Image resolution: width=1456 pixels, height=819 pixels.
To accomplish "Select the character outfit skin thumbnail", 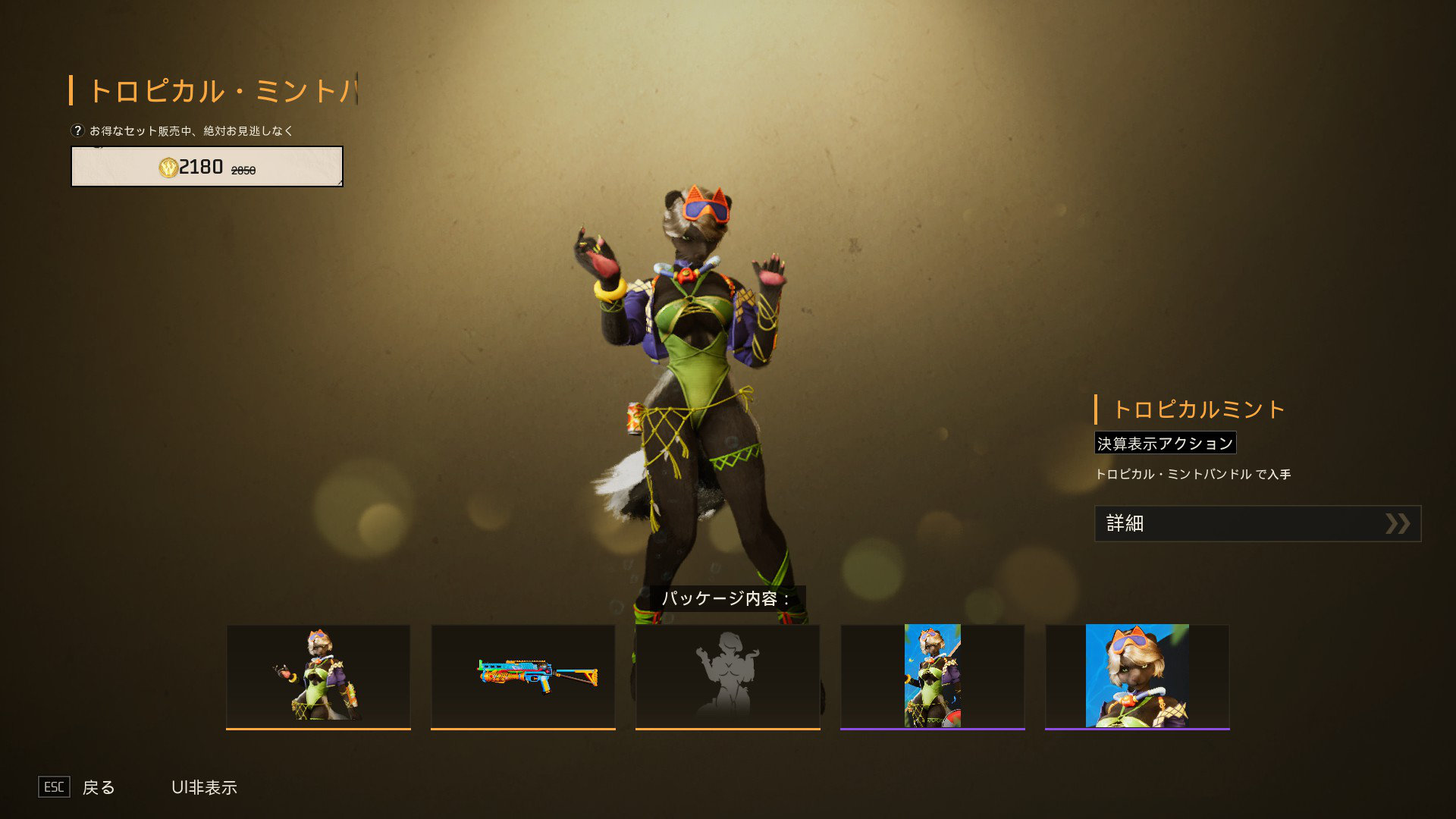I will (x=318, y=676).
